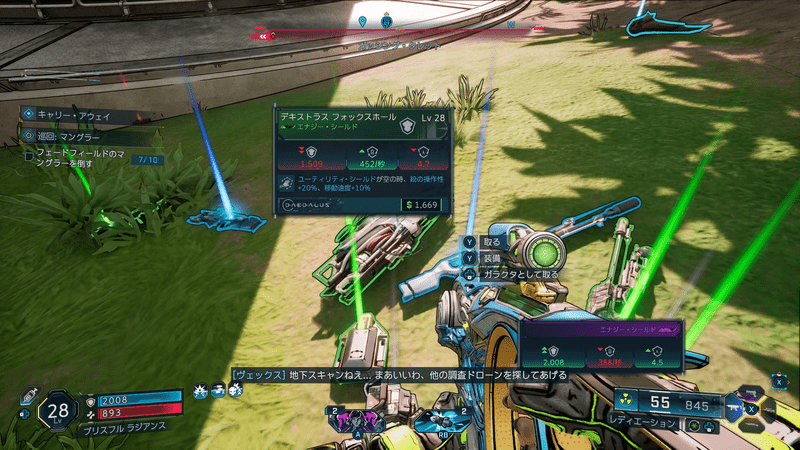The image size is (800, 450).
Task: Open the デキストラス フォックスホール shield item card
Action: click(x=362, y=161)
